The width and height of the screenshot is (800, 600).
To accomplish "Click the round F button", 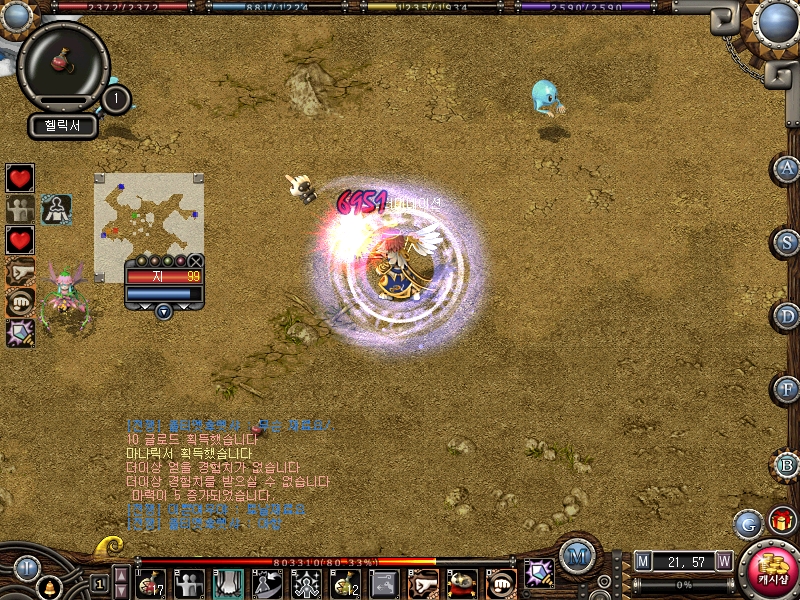I will (787, 389).
